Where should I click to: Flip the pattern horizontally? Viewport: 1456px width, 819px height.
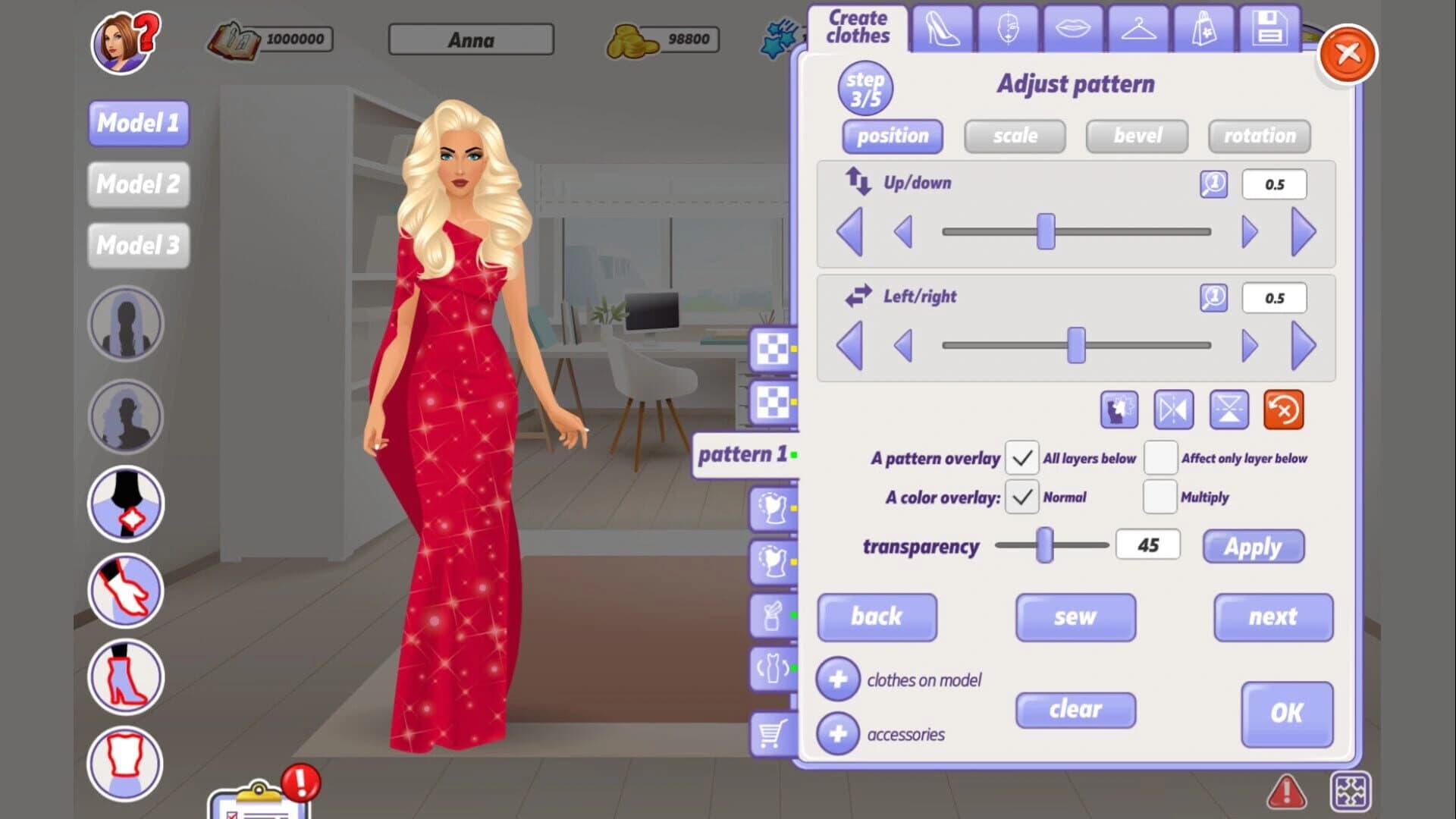[x=1173, y=410]
